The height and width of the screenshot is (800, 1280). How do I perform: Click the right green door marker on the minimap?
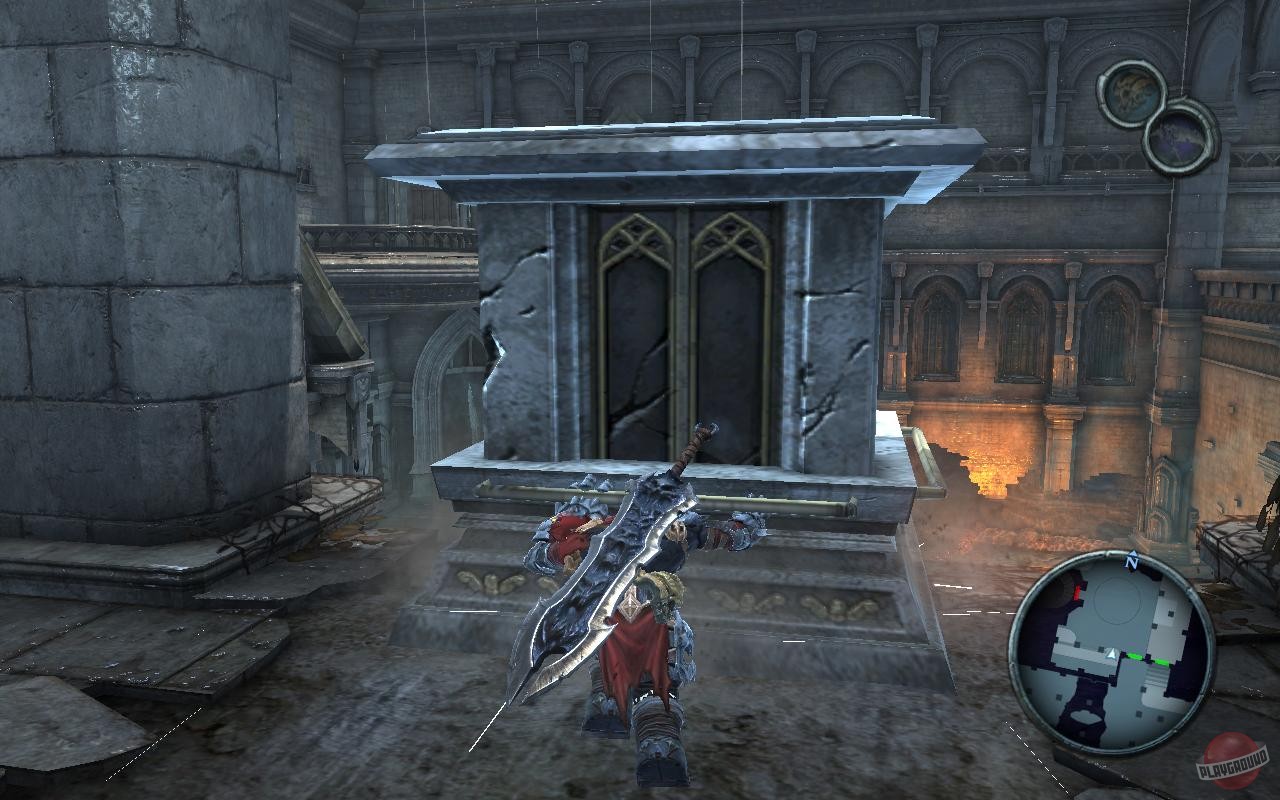coord(1160,661)
